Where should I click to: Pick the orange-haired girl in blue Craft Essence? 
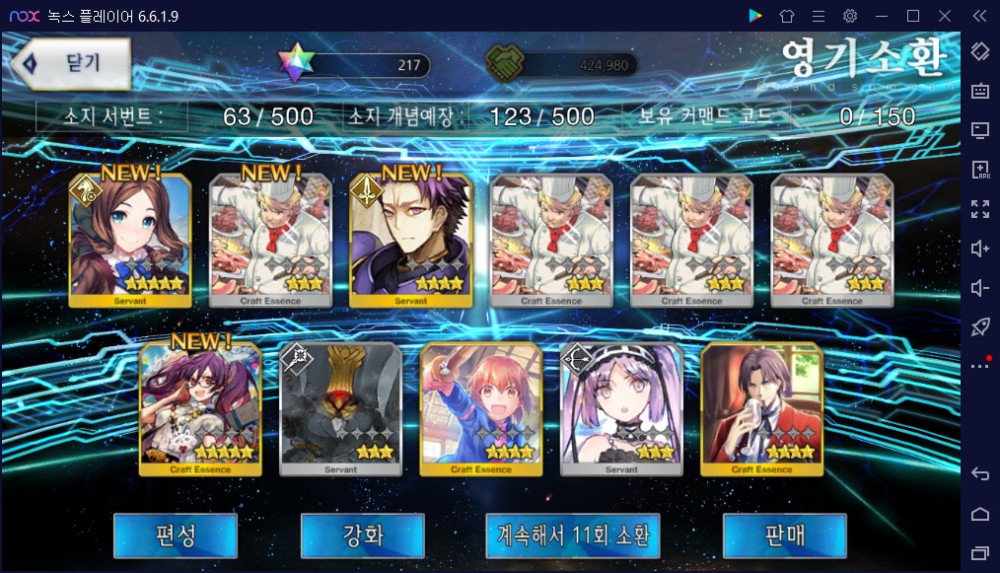[481, 409]
